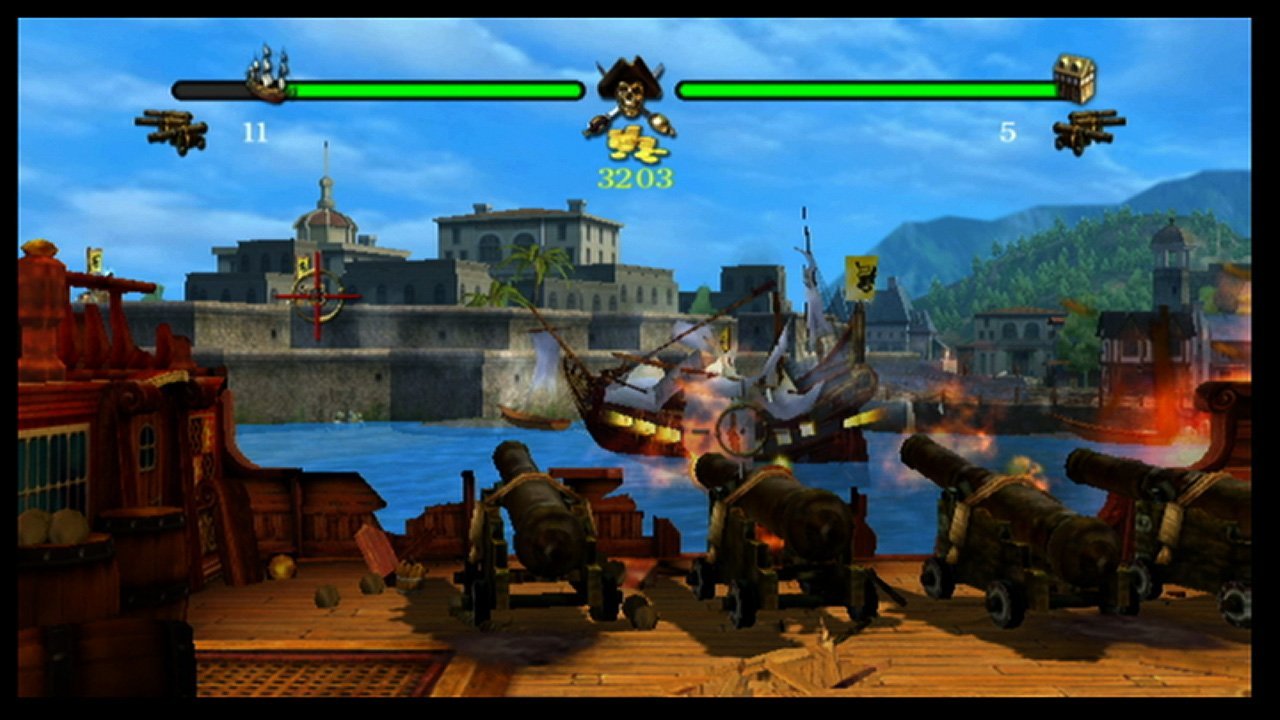The image size is (1280, 720).
Task: Click the gold coins pile below the skull
Action: [630, 143]
